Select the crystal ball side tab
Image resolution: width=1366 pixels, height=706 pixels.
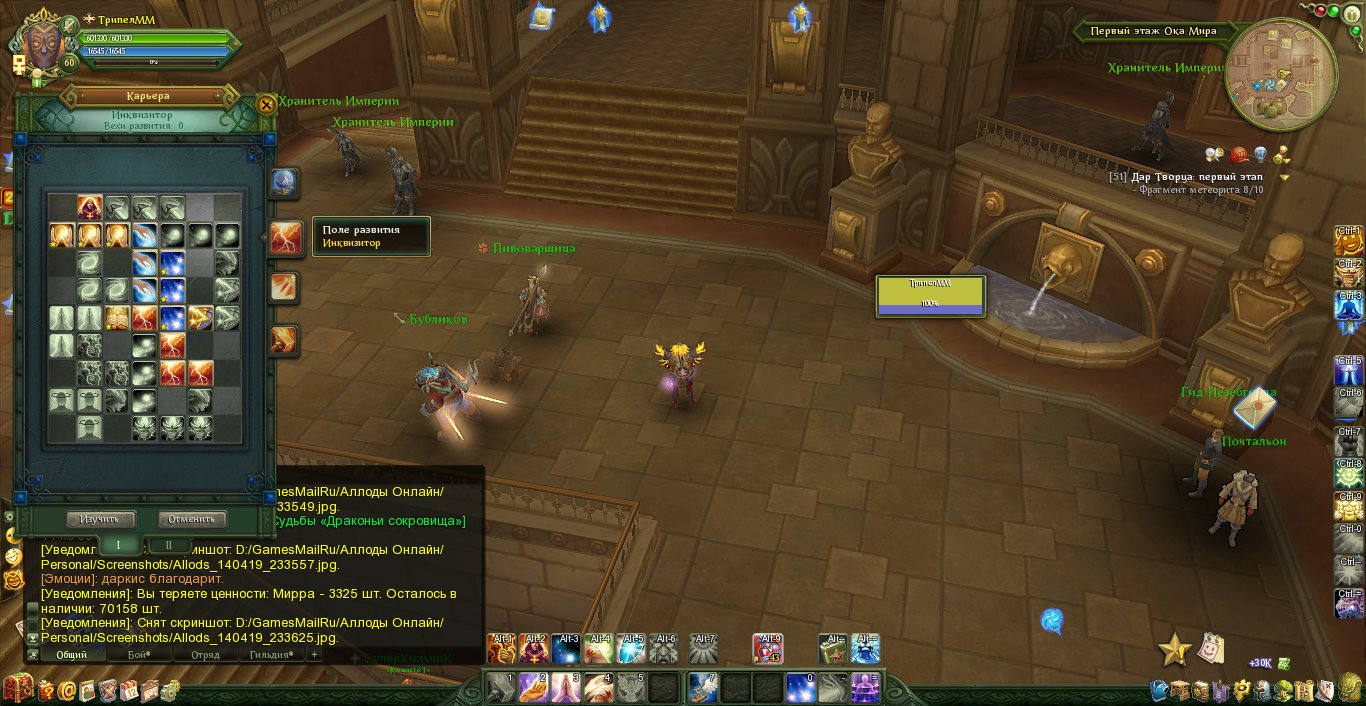284,183
